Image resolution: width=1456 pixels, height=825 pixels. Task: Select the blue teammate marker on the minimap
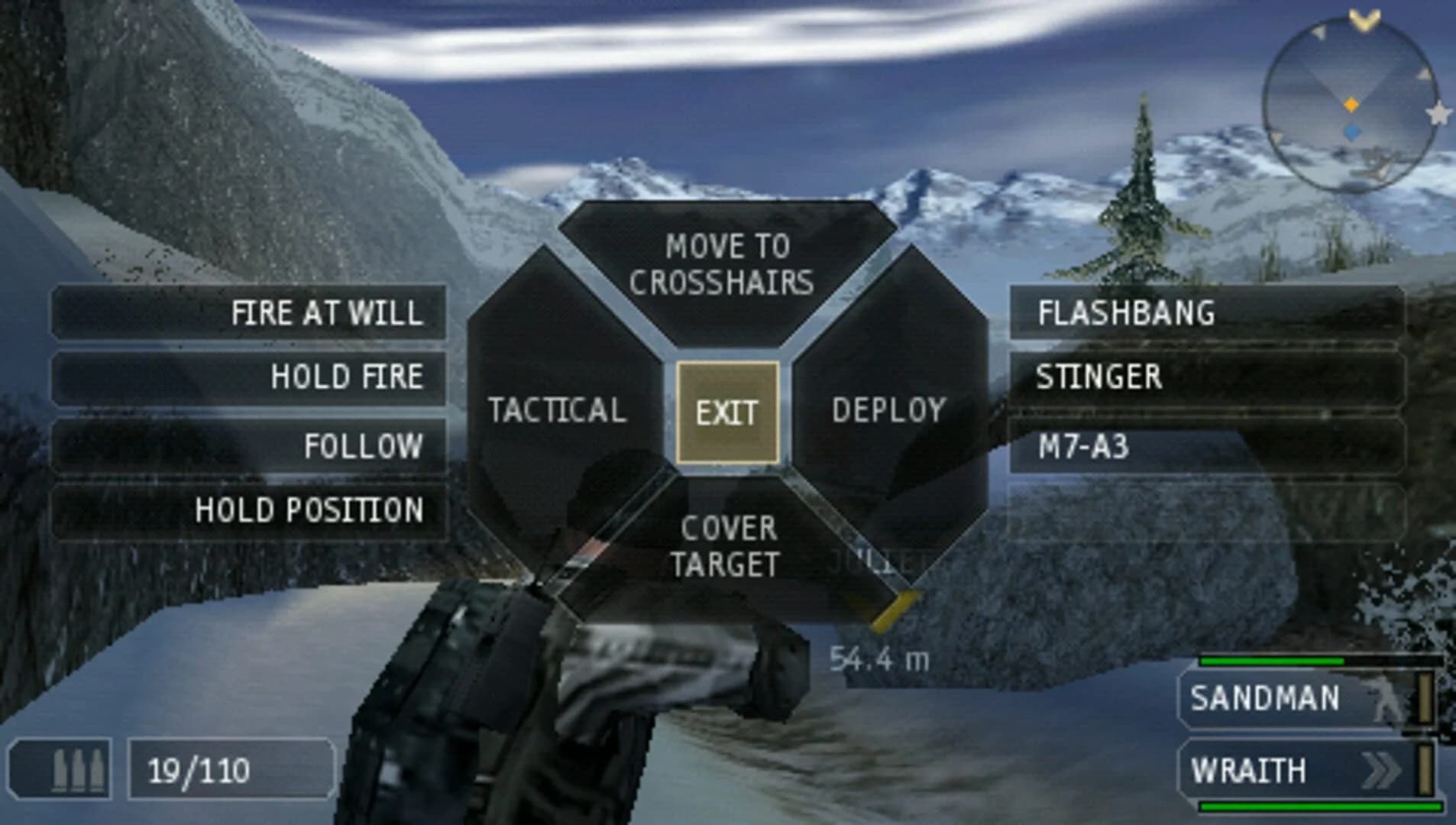point(1351,131)
